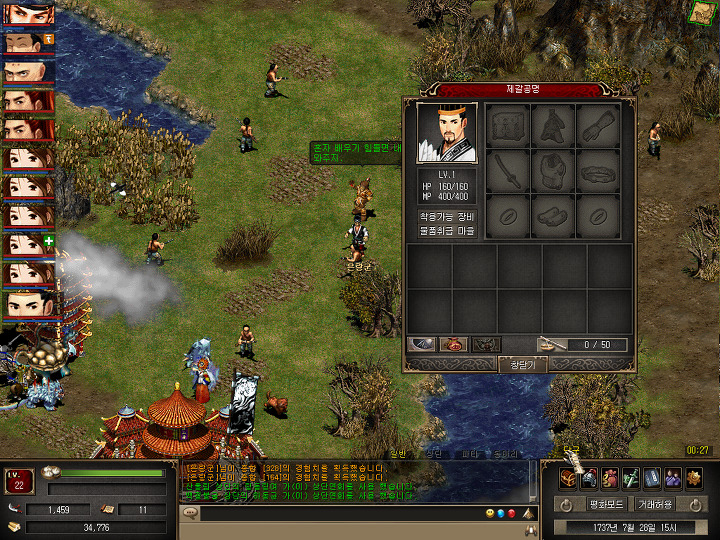Select the sword weapon equipment slot
The image size is (720, 540).
point(510,172)
